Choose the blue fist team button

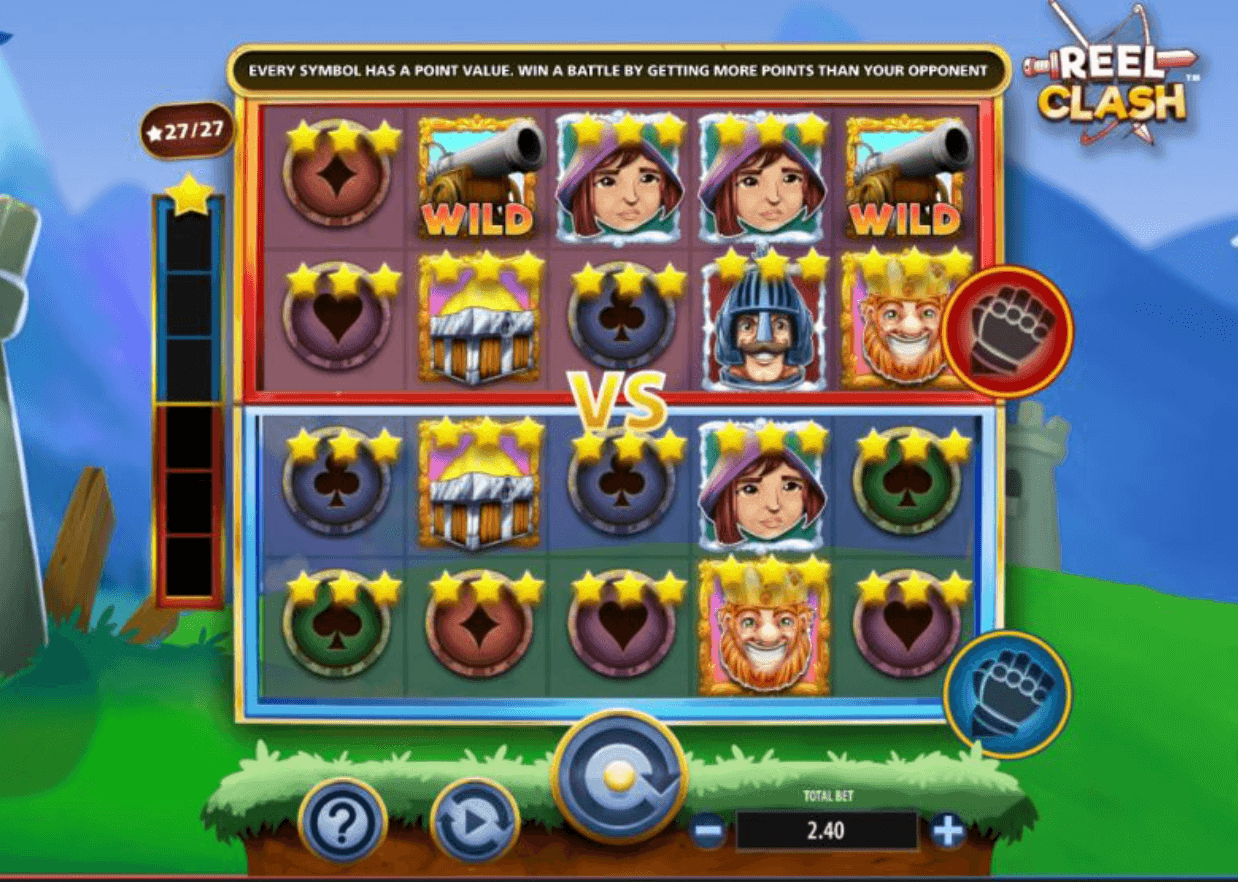point(1007,693)
